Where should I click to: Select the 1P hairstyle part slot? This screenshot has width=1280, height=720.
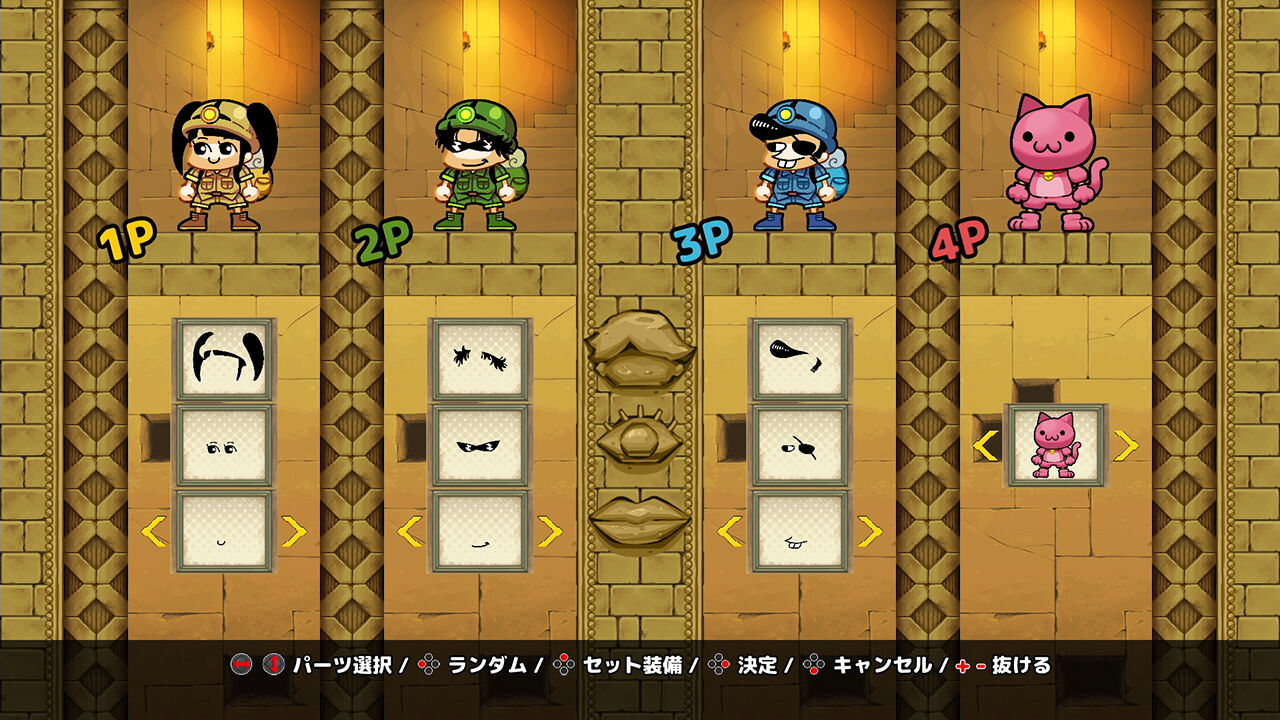(x=224, y=360)
